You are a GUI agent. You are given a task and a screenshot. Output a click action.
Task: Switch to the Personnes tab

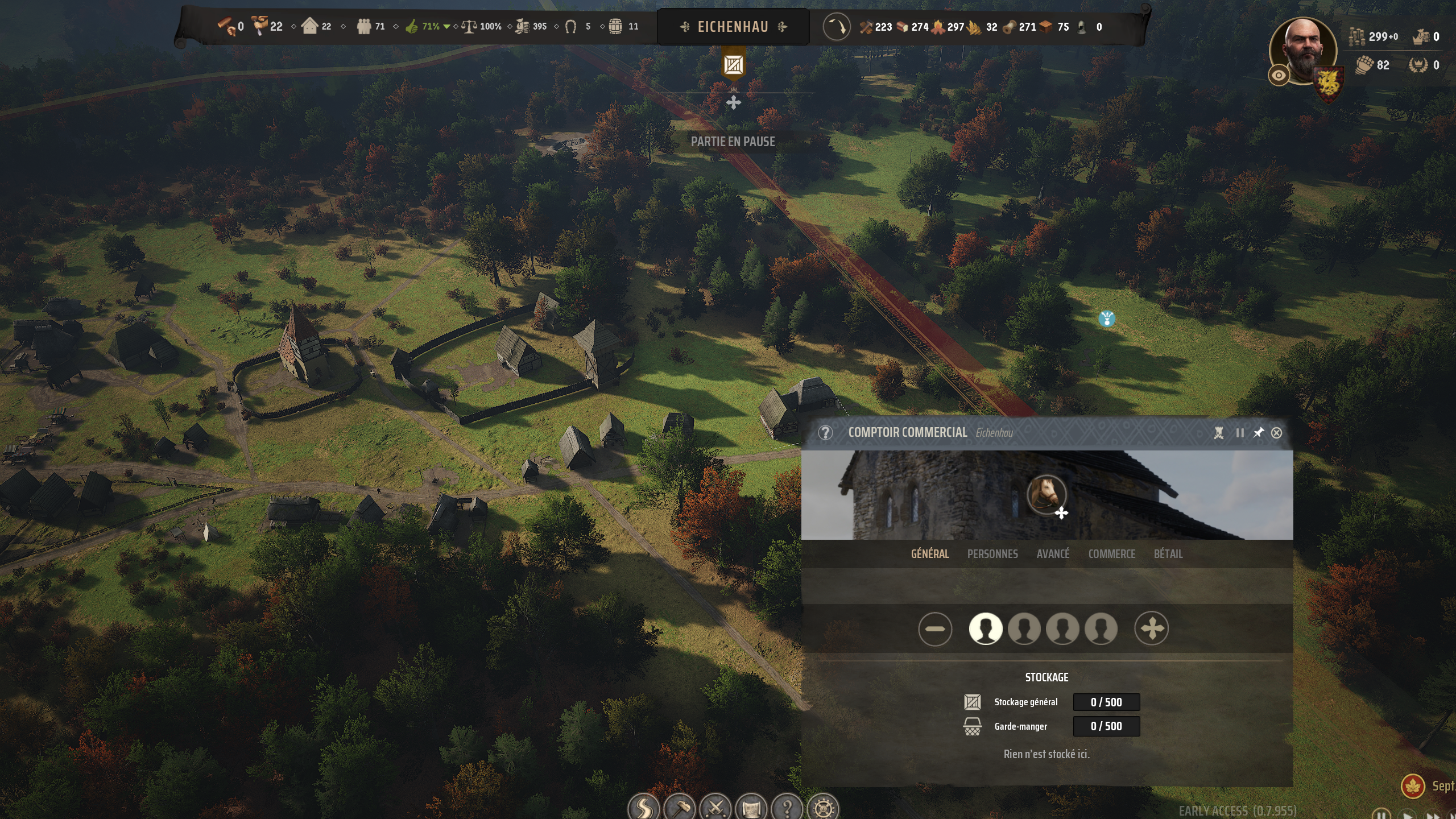[992, 553]
